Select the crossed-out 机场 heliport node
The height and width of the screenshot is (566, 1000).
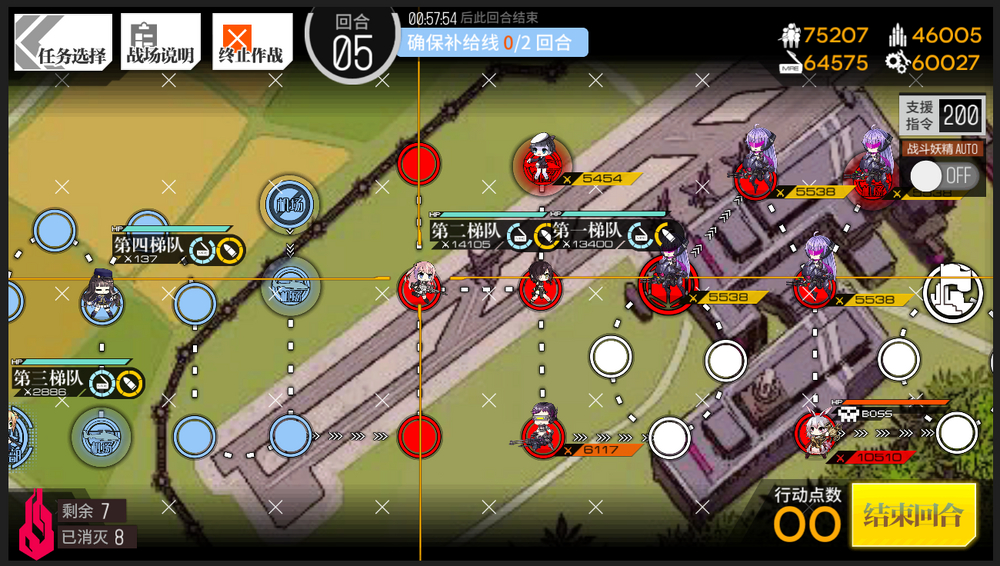pos(290,204)
